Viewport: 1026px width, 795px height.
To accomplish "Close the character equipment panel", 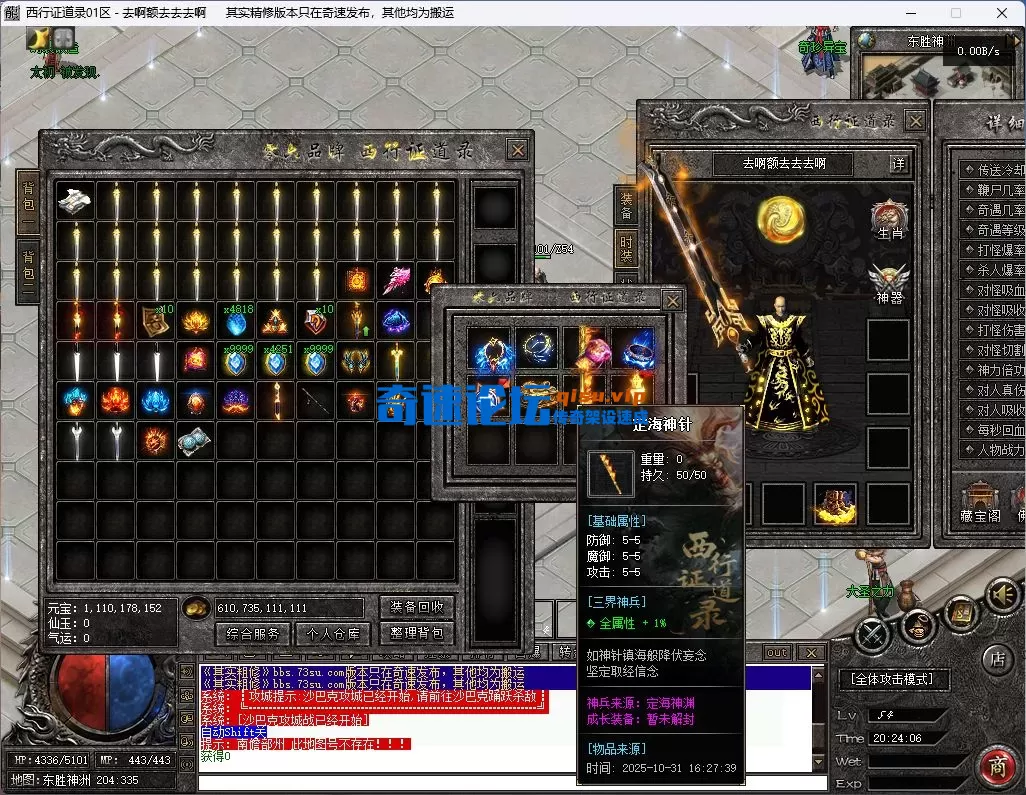I will (914, 120).
